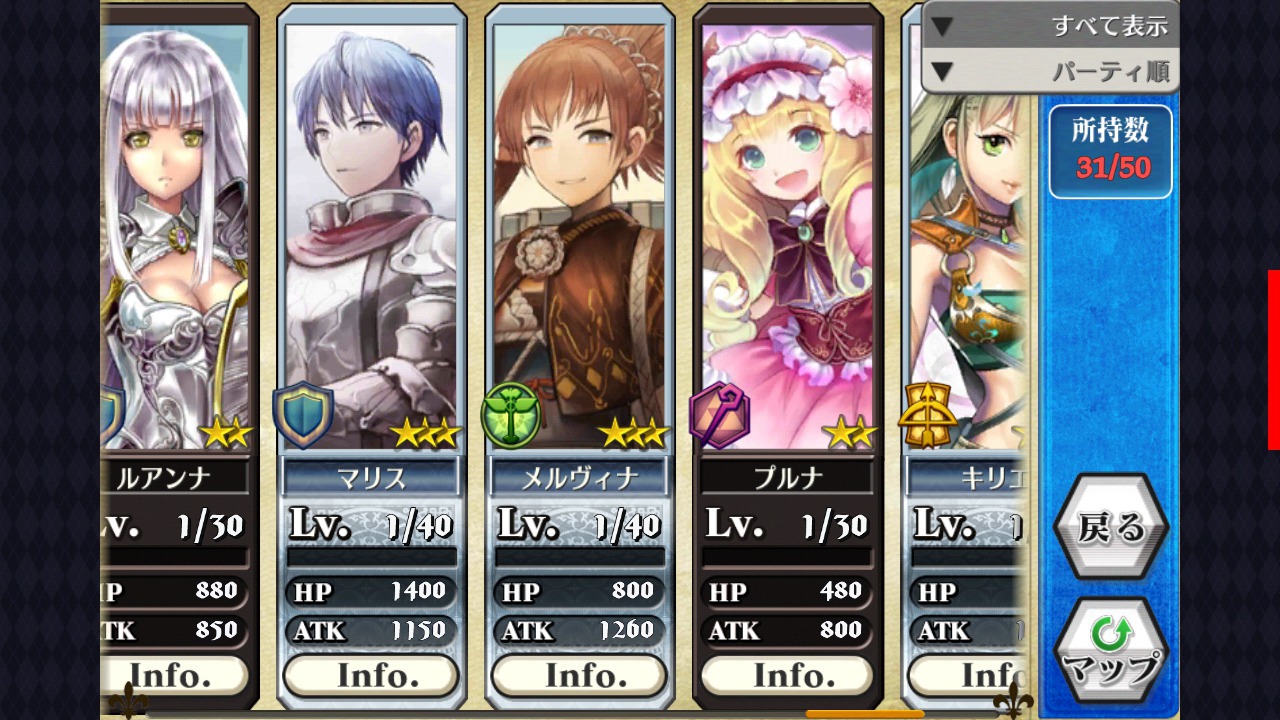Click the Info button under プルナ
This screenshot has width=1280, height=720.
[x=787, y=676]
